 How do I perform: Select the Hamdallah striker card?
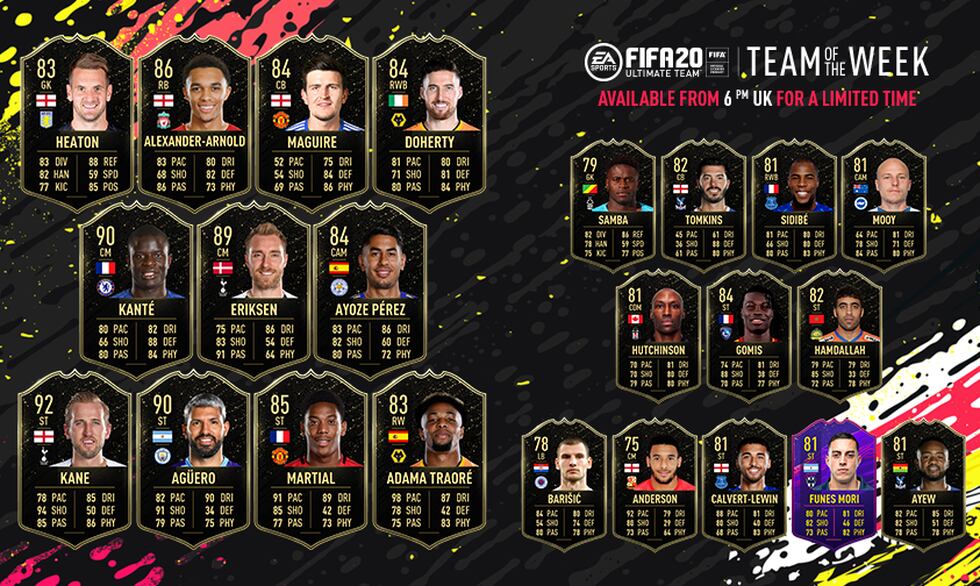tap(838, 332)
